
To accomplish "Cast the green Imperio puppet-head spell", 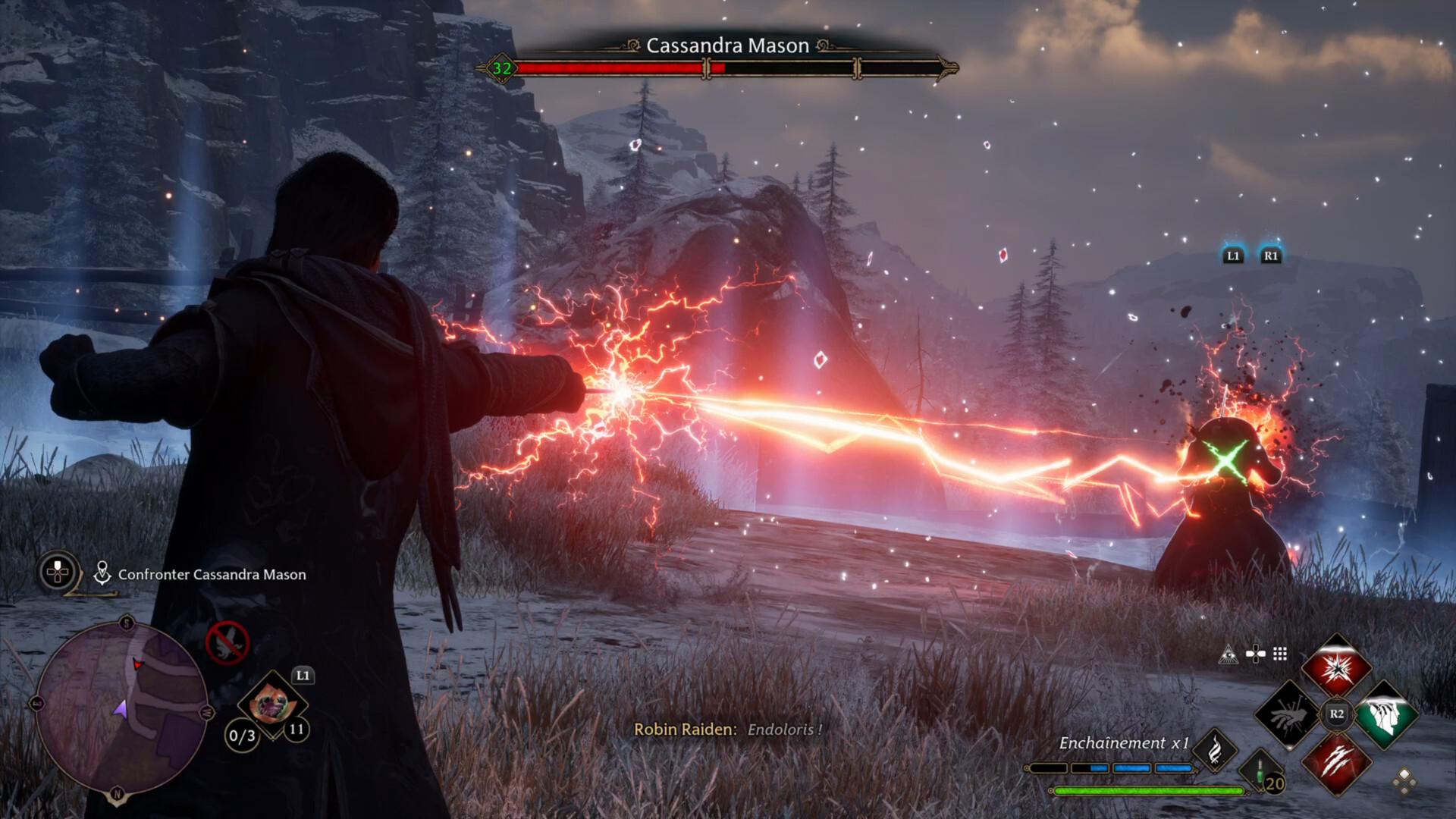I will coord(1385,715).
